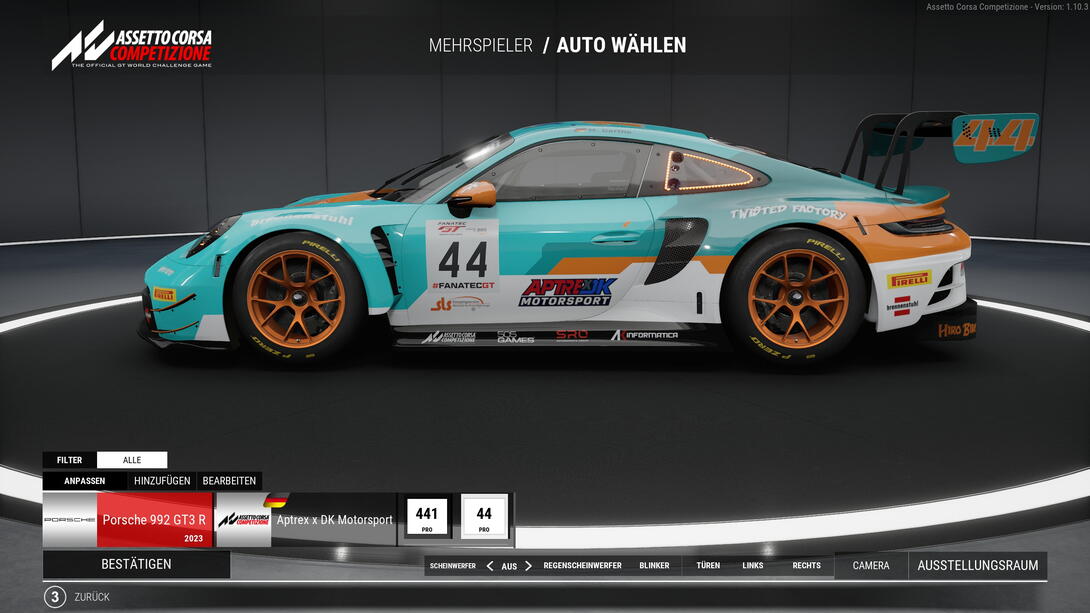Open the Ausstellungsraum showroom
Screen dimensions: 1090x613
977,566
